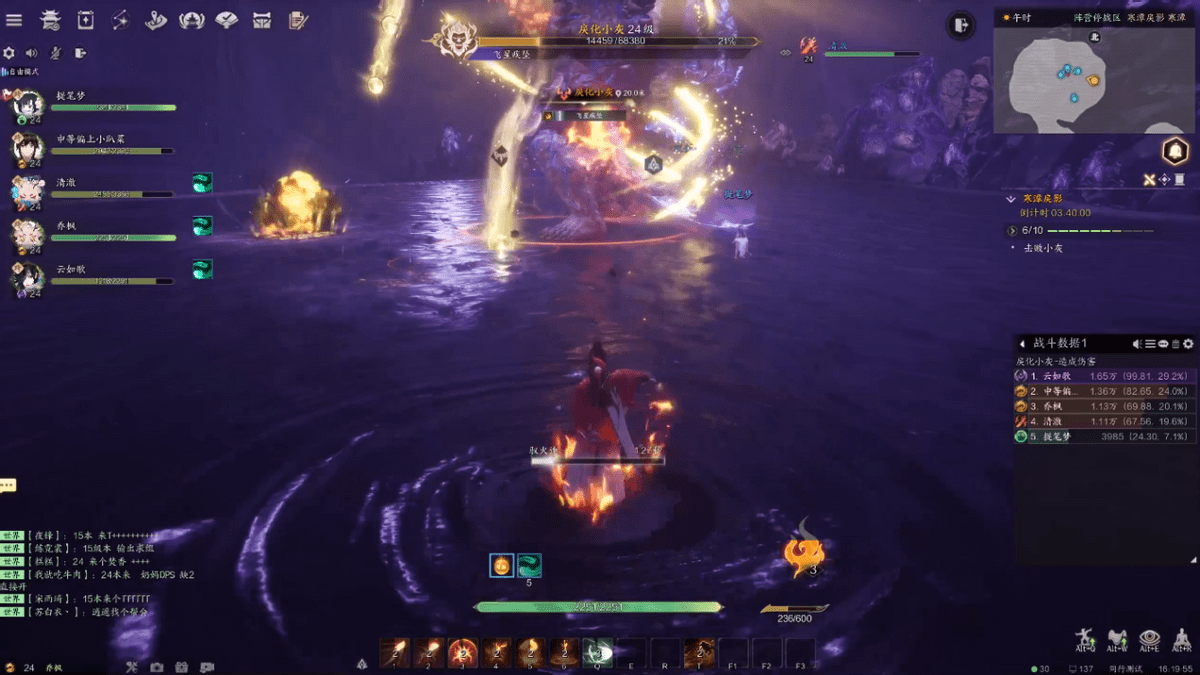This screenshot has width=1200, height=675.
Task: Collapse the 寒潭炭影 quest tracker
Action: click(x=1011, y=199)
